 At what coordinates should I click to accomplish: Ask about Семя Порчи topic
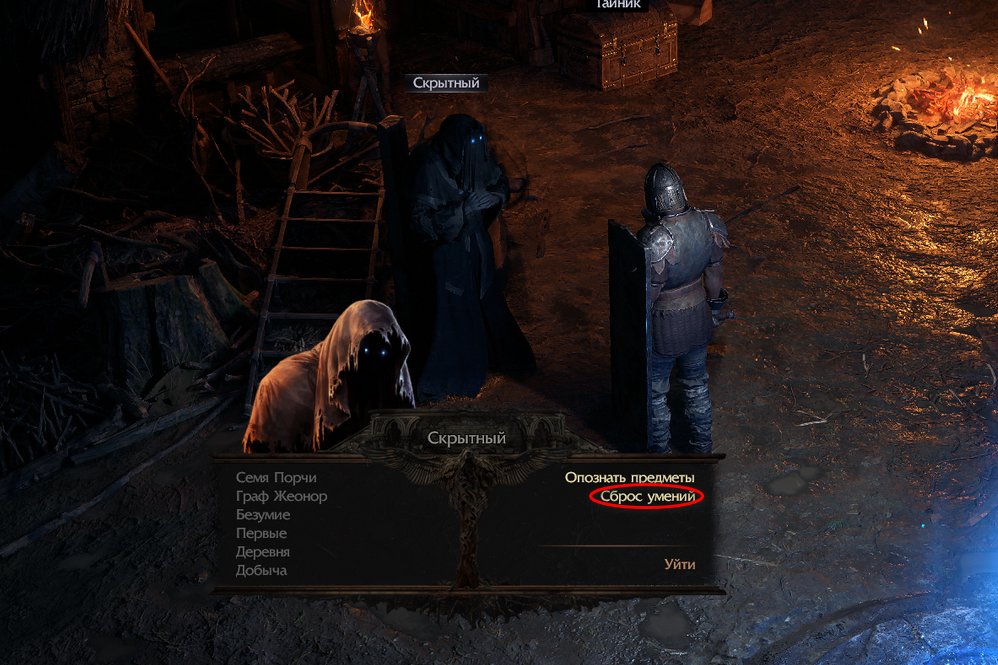tap(276, 478)
